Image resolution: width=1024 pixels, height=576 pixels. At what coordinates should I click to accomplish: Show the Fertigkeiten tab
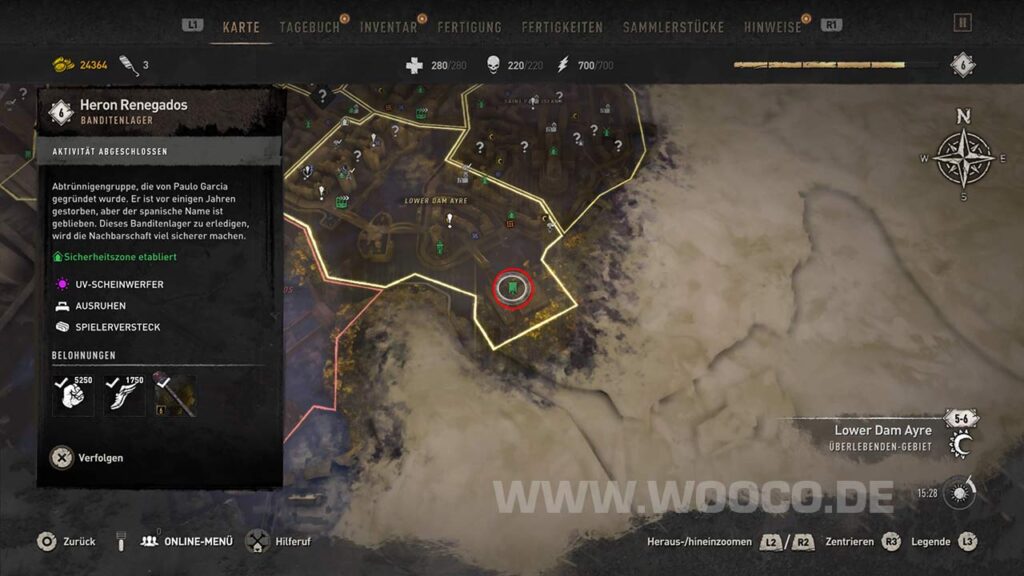pyautogui.click(x=565, y=27)
